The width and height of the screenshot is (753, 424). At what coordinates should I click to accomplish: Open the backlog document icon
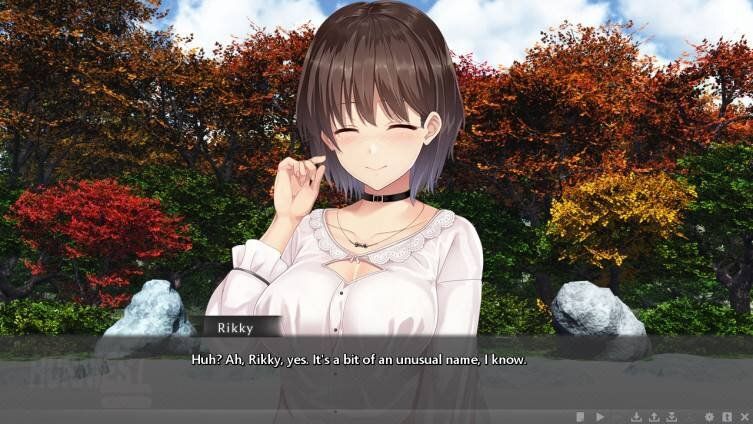[x=580, y=416]
